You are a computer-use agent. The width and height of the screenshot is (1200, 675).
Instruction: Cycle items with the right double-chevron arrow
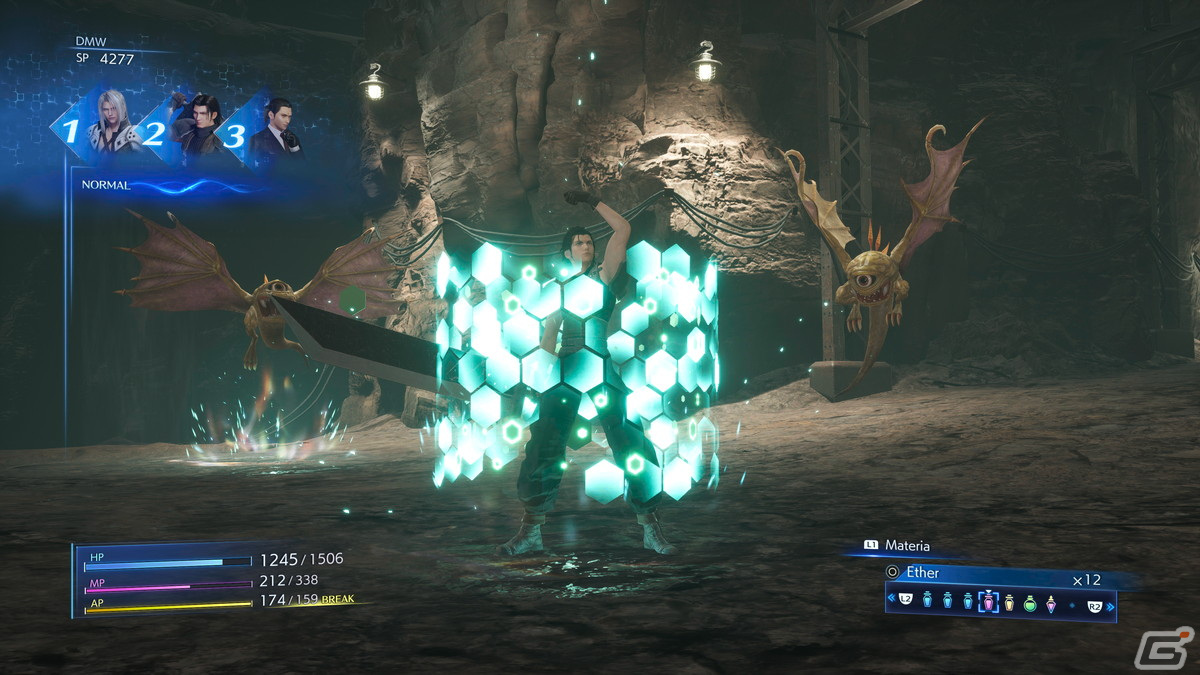[x=1110, y=606]
